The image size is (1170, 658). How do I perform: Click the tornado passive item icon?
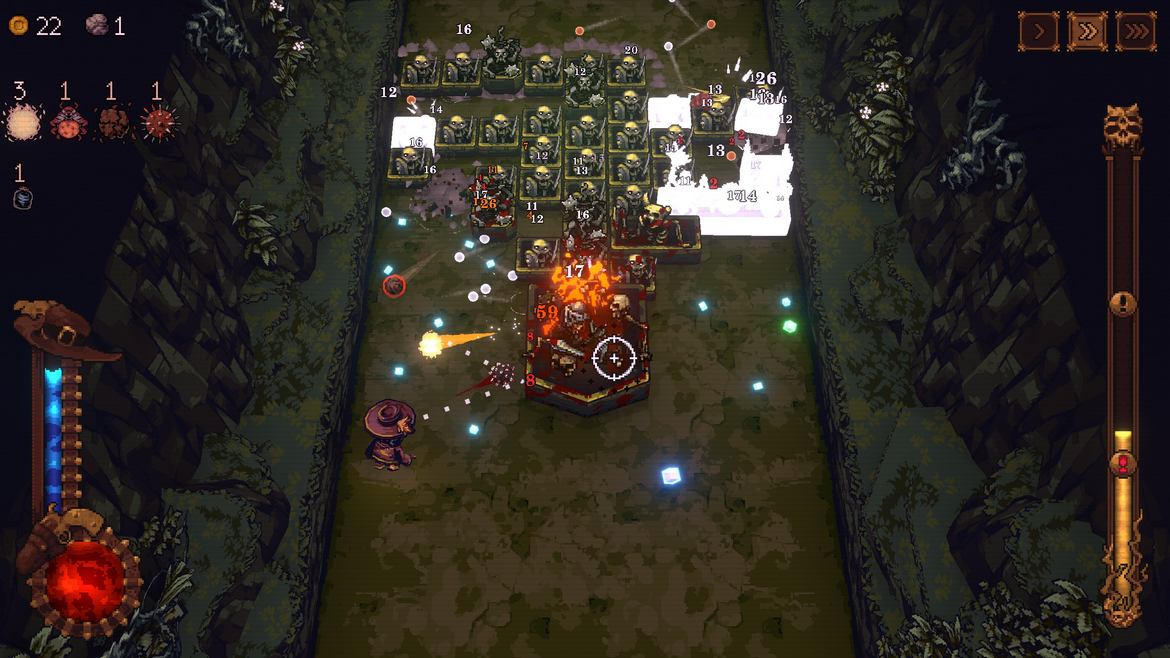(x=23, y=198)
